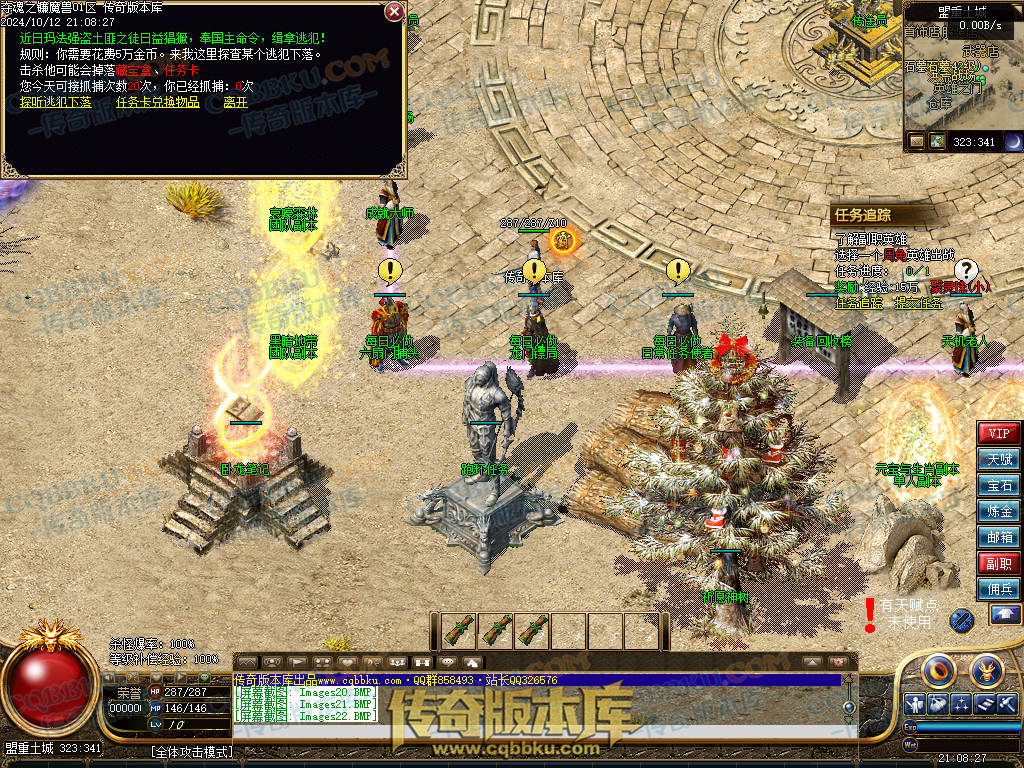Image resolution: width=1024 pixels, height=768 pixels.
Task: Open the 宝石 gem menu
Action: (998, 485)
